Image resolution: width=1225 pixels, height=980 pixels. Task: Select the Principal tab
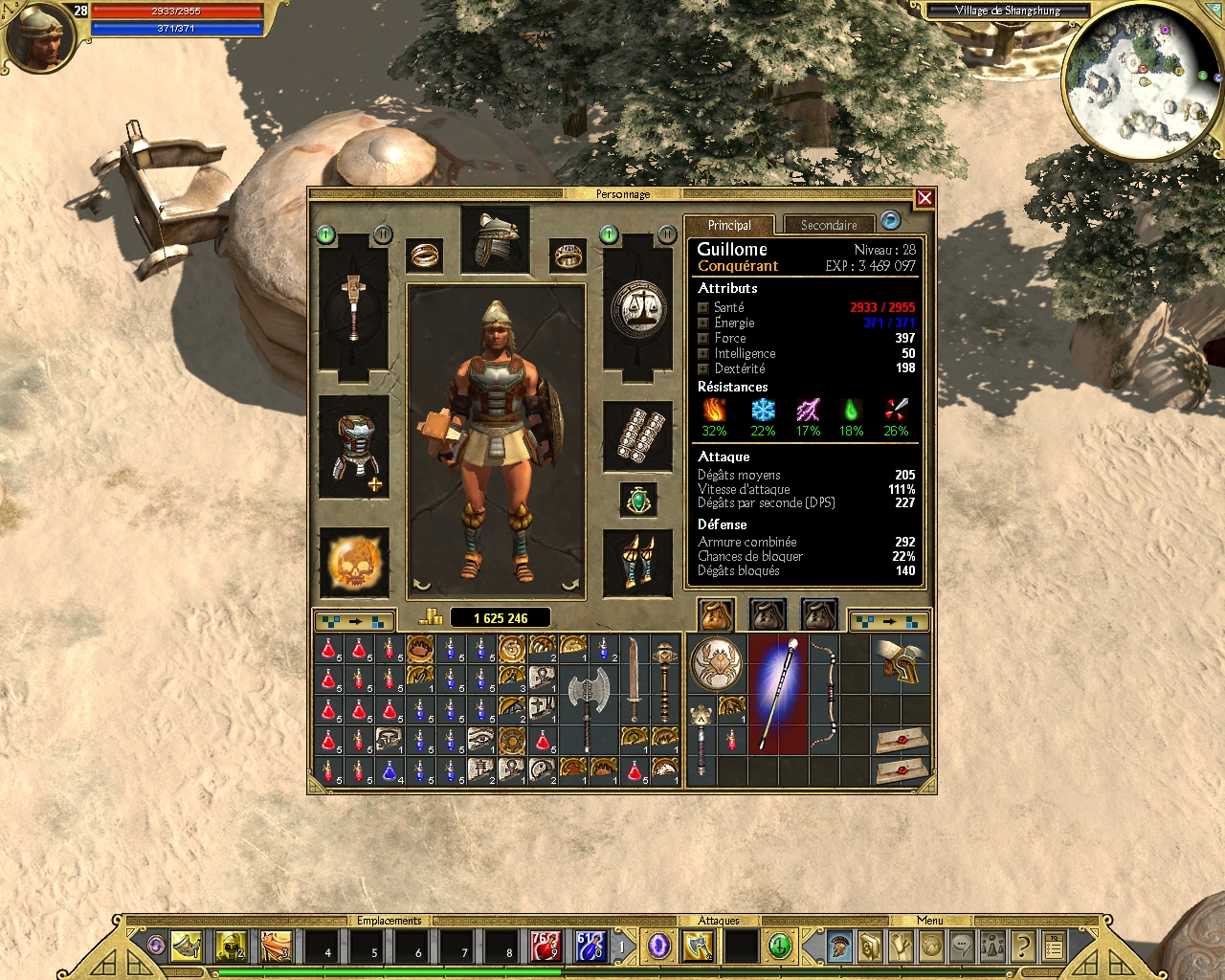click(x=729, y=225)
